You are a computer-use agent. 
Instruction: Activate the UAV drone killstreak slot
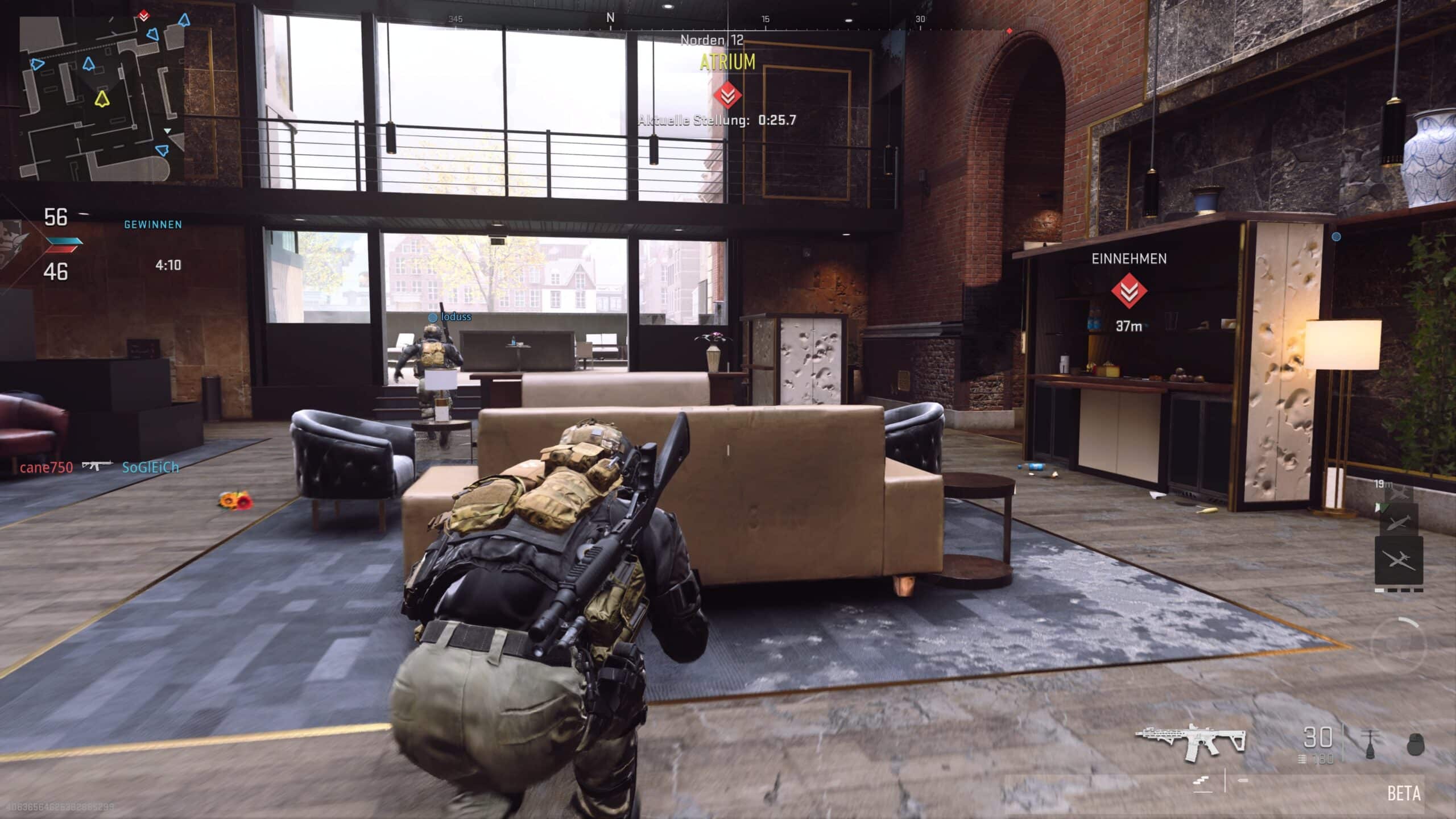pyautogui.click(x=1399, y=560)
